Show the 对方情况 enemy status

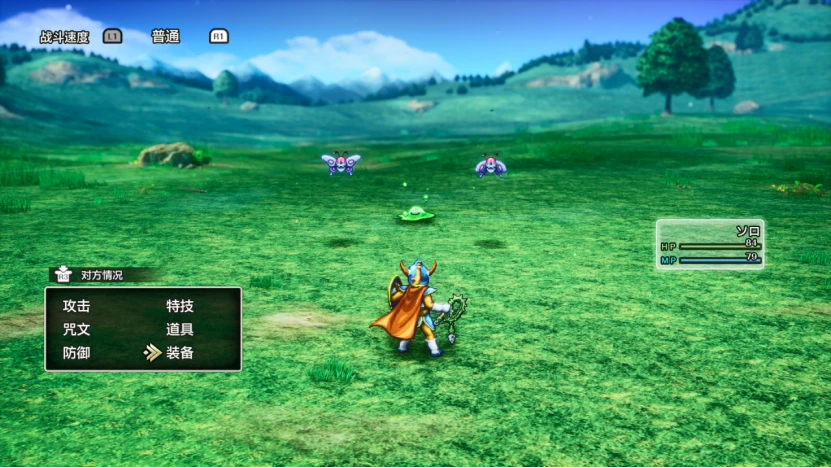(100, 275)
